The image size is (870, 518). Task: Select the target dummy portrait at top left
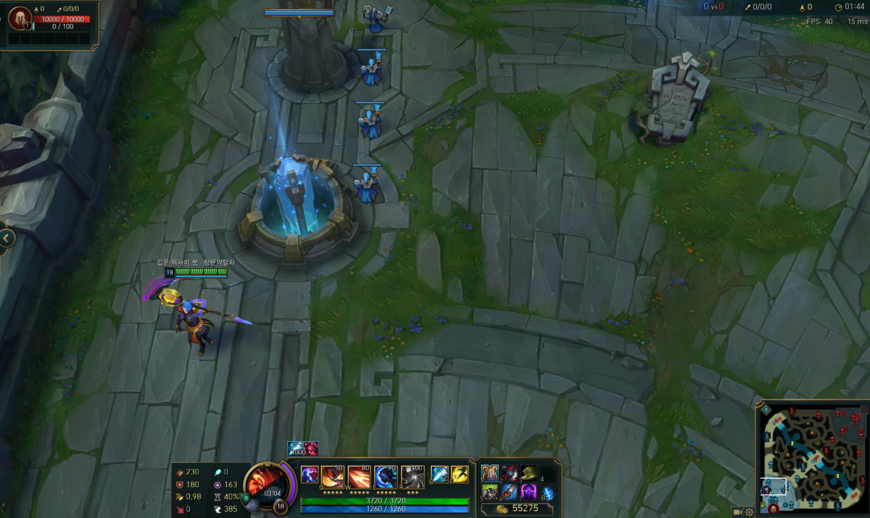pyautogui.click(x=20, y=19)
